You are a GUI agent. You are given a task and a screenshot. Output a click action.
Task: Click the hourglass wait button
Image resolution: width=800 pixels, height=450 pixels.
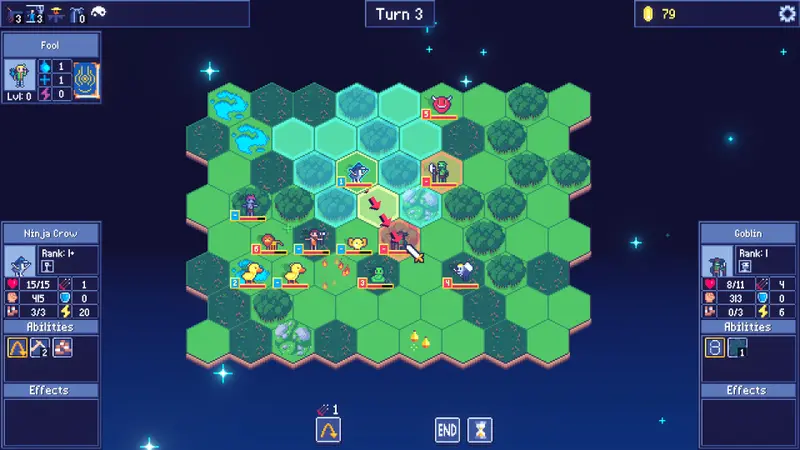482,430
